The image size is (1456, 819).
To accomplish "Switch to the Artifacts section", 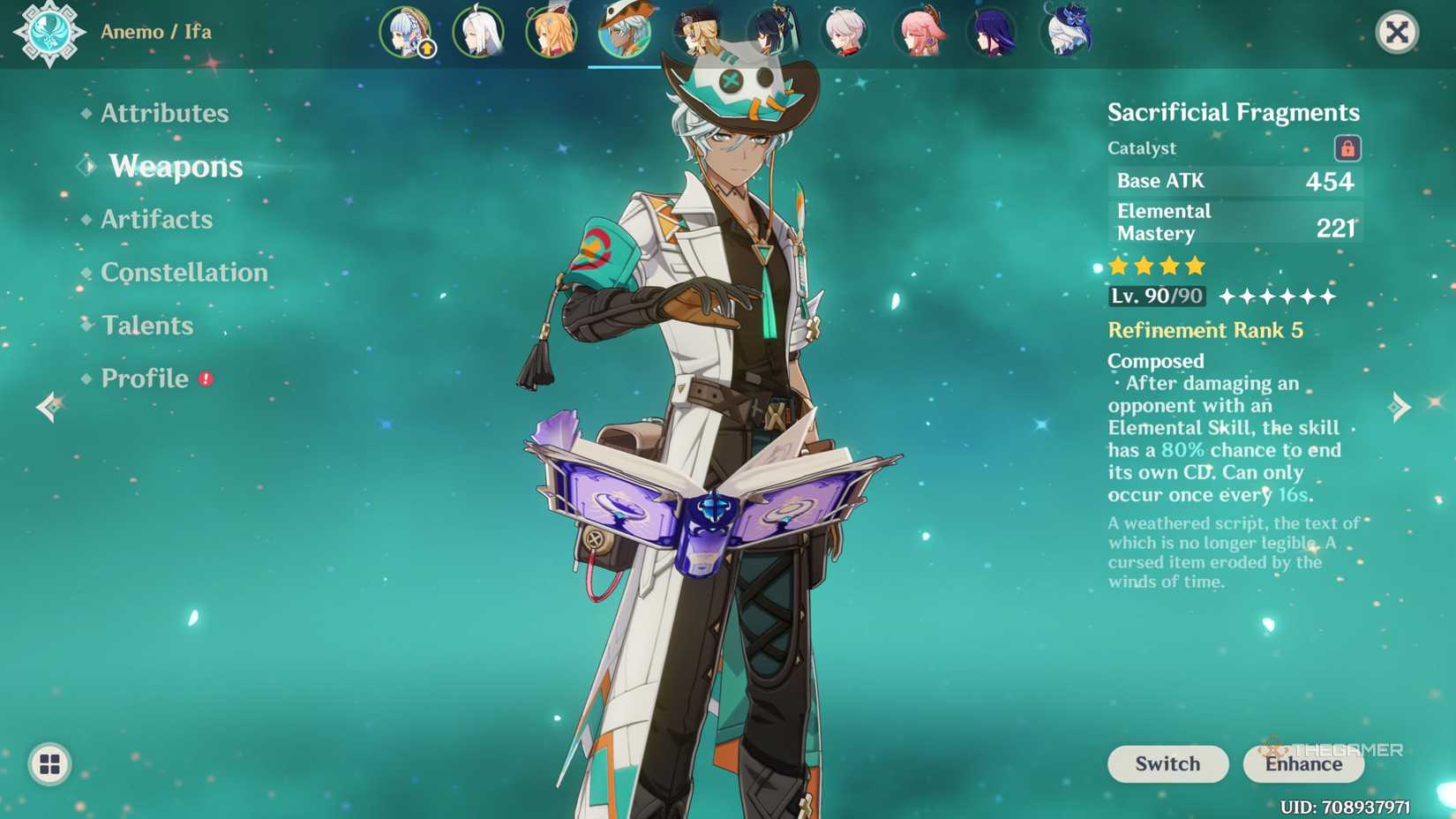I will (x=156, y=219).
